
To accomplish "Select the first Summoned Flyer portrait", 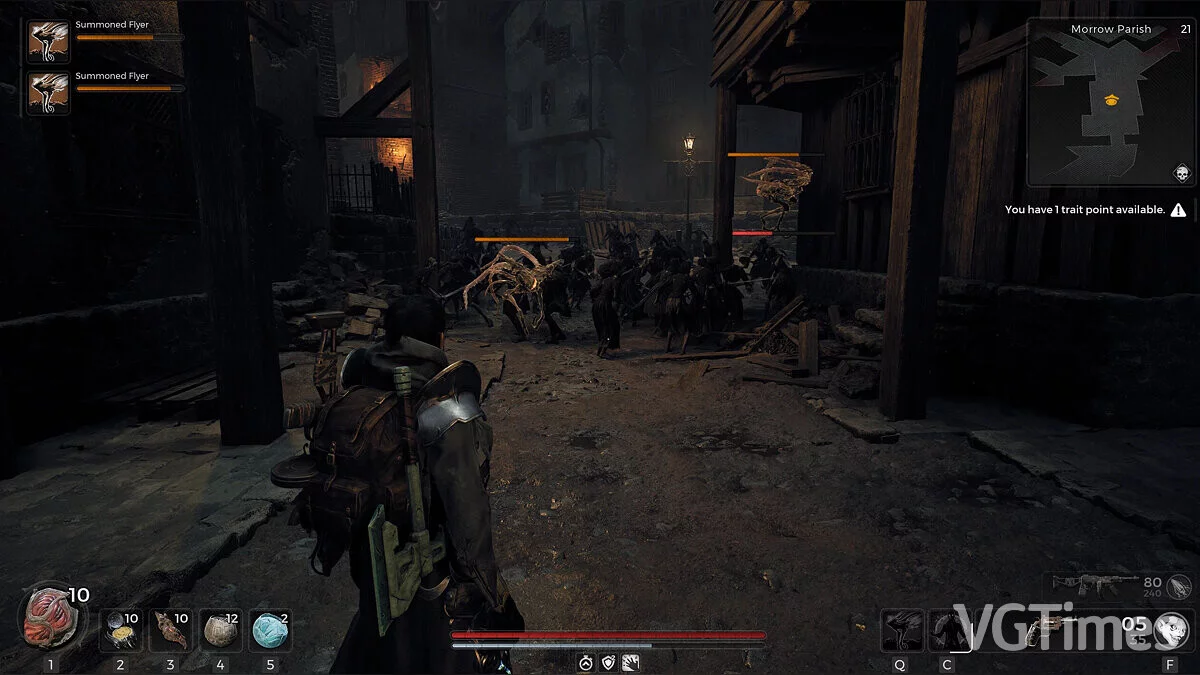I will tap(48, 42).
